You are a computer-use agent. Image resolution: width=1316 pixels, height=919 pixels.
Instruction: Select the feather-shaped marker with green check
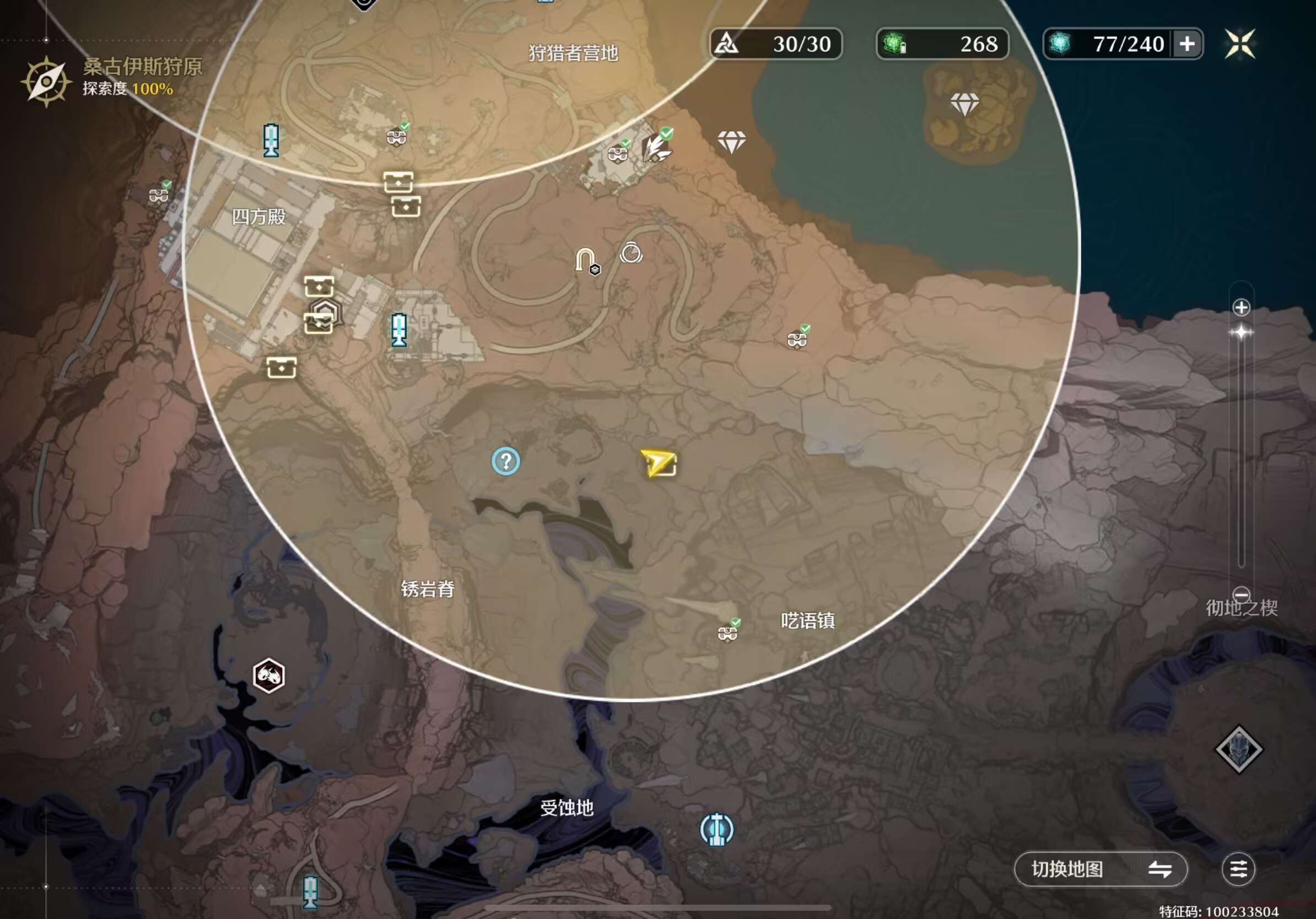[655, 146]
